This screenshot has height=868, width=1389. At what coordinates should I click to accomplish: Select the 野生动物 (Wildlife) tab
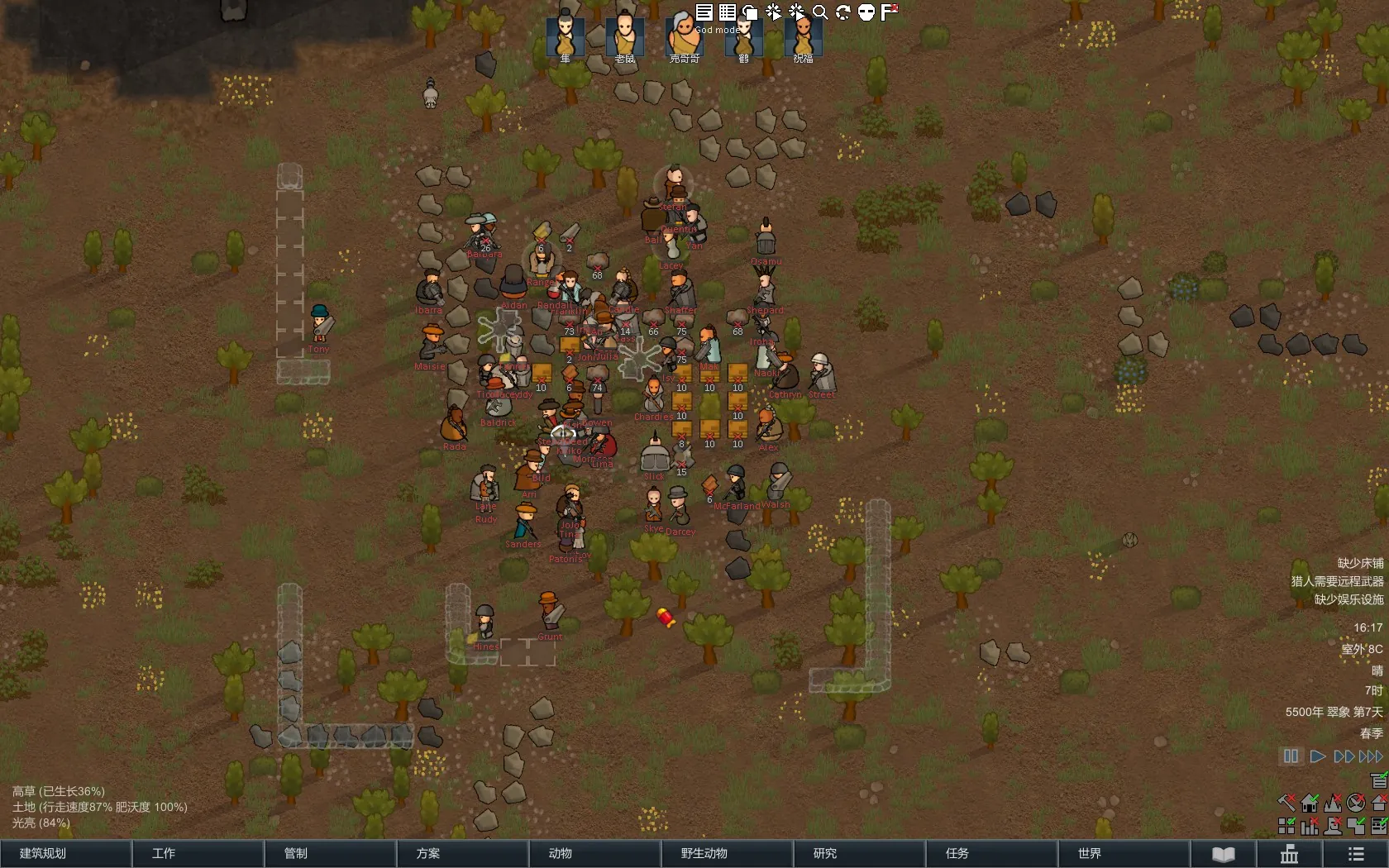(x=727, y=853)
